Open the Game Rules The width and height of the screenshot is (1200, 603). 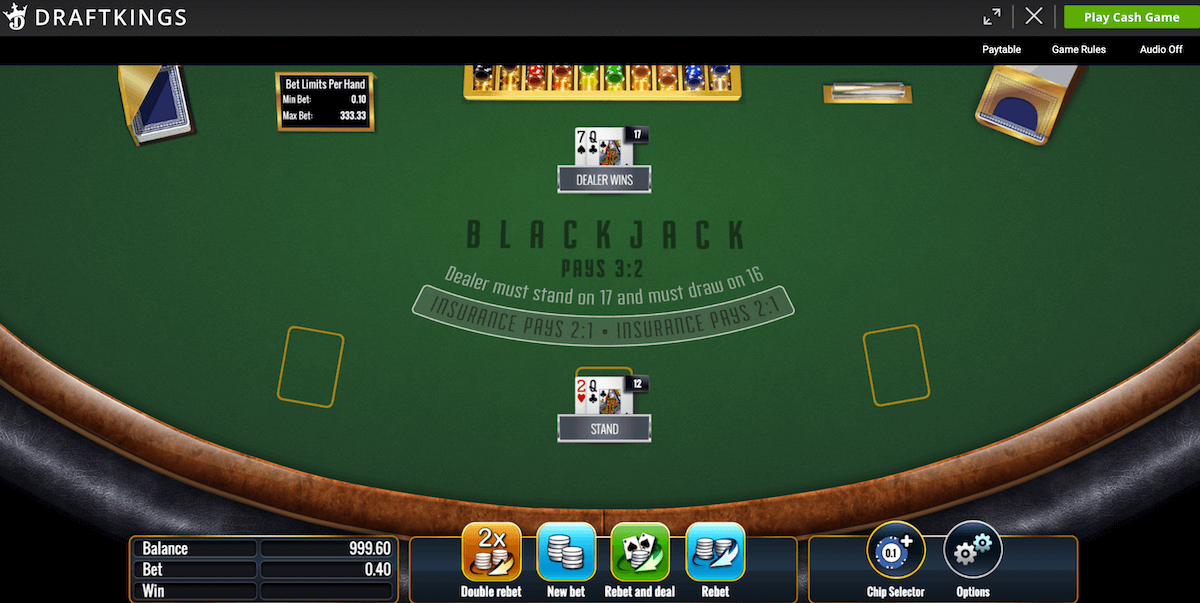(x=1078, y=49)
